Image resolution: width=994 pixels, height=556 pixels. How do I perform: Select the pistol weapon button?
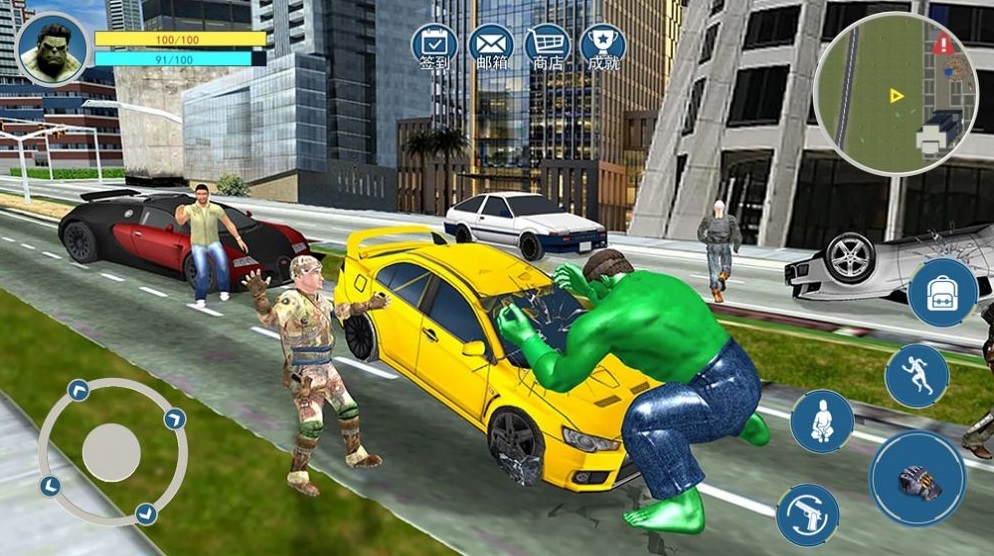click(x=807, y=515)
